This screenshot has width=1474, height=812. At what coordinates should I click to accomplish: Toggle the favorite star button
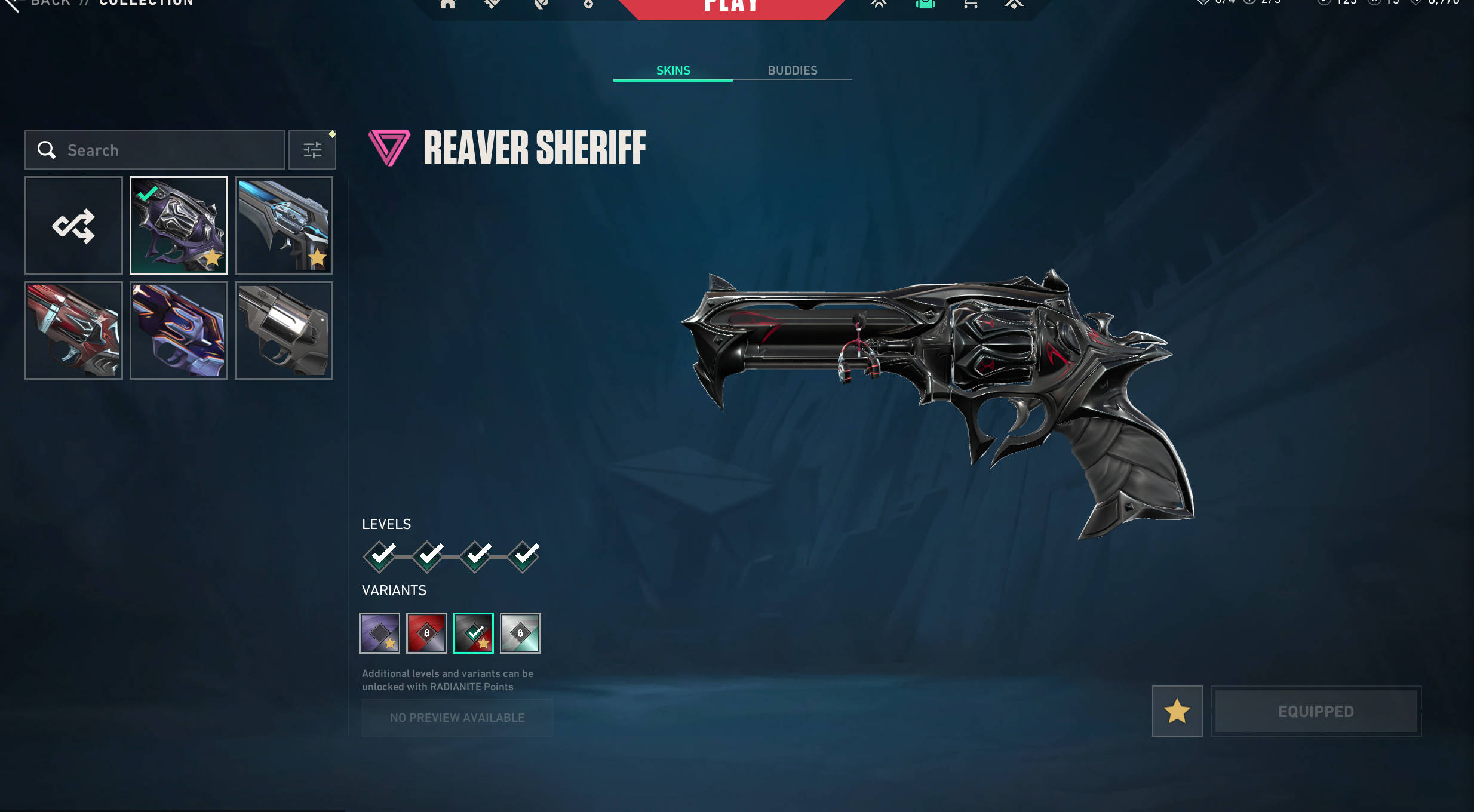pyautogui.click(x=1177, y=711)
